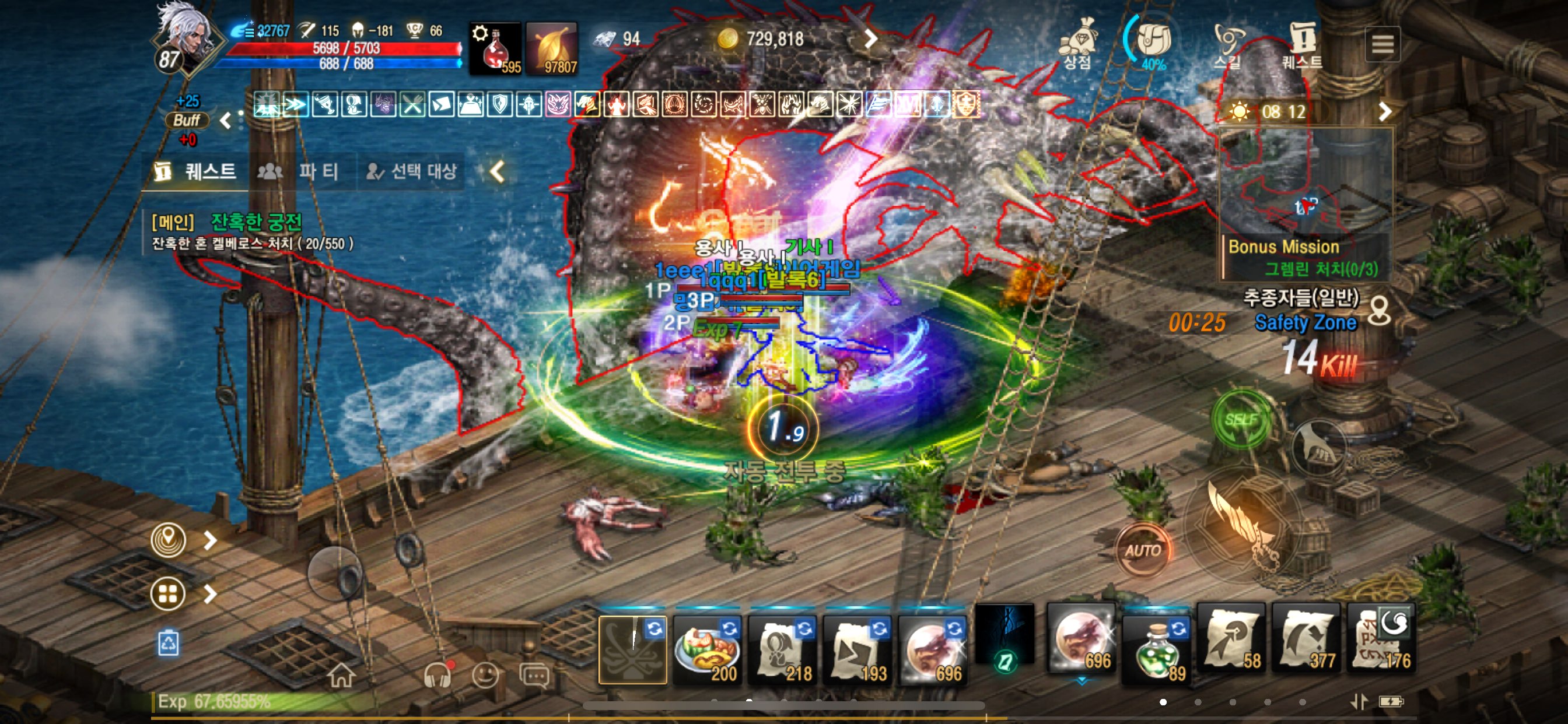The height and width of the screenshot is (724, 1568).
Task: Tap the green SELF target button
Action: pos(1241,420)
